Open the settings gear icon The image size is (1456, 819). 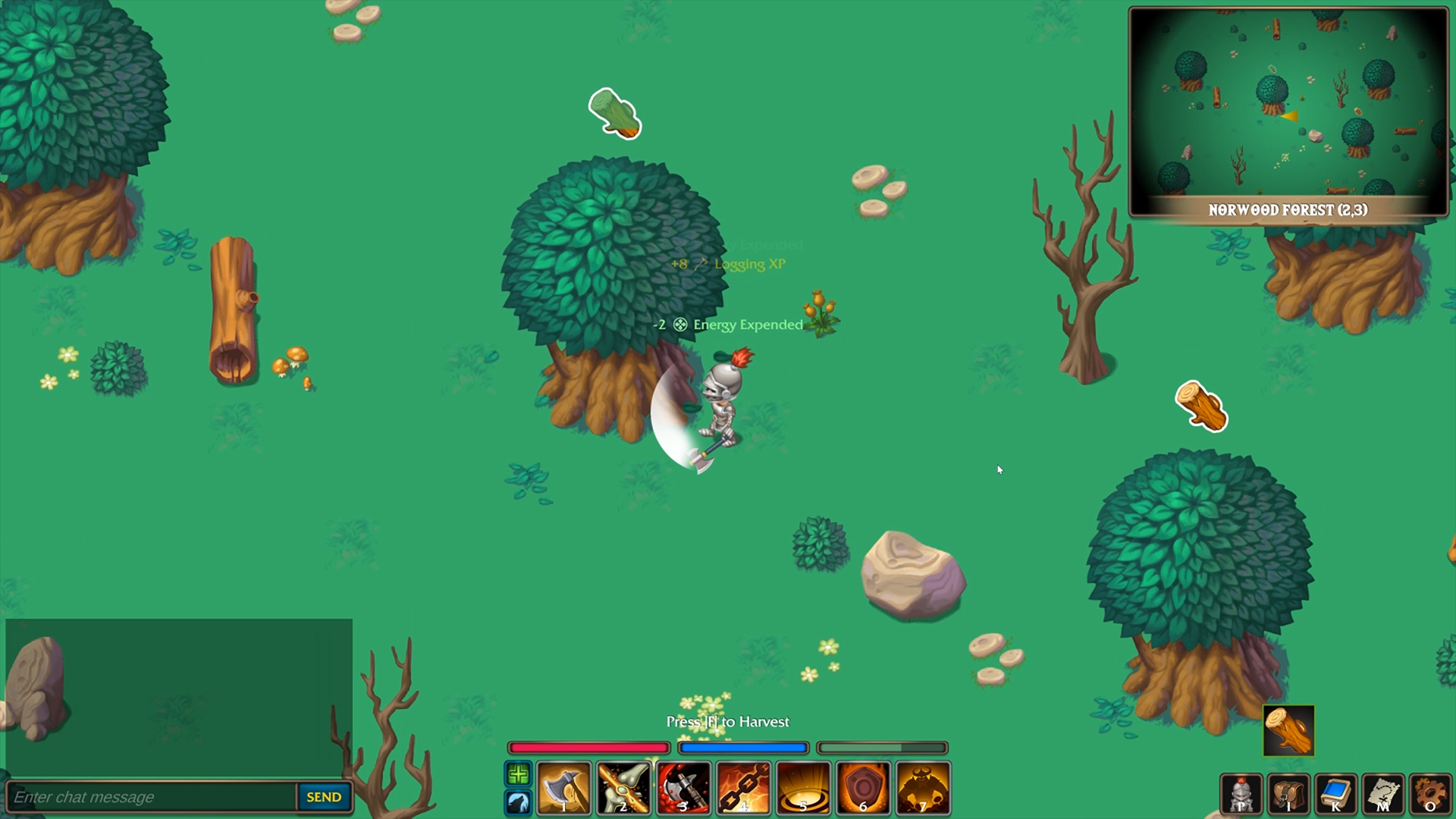[x=1430, y=795]
